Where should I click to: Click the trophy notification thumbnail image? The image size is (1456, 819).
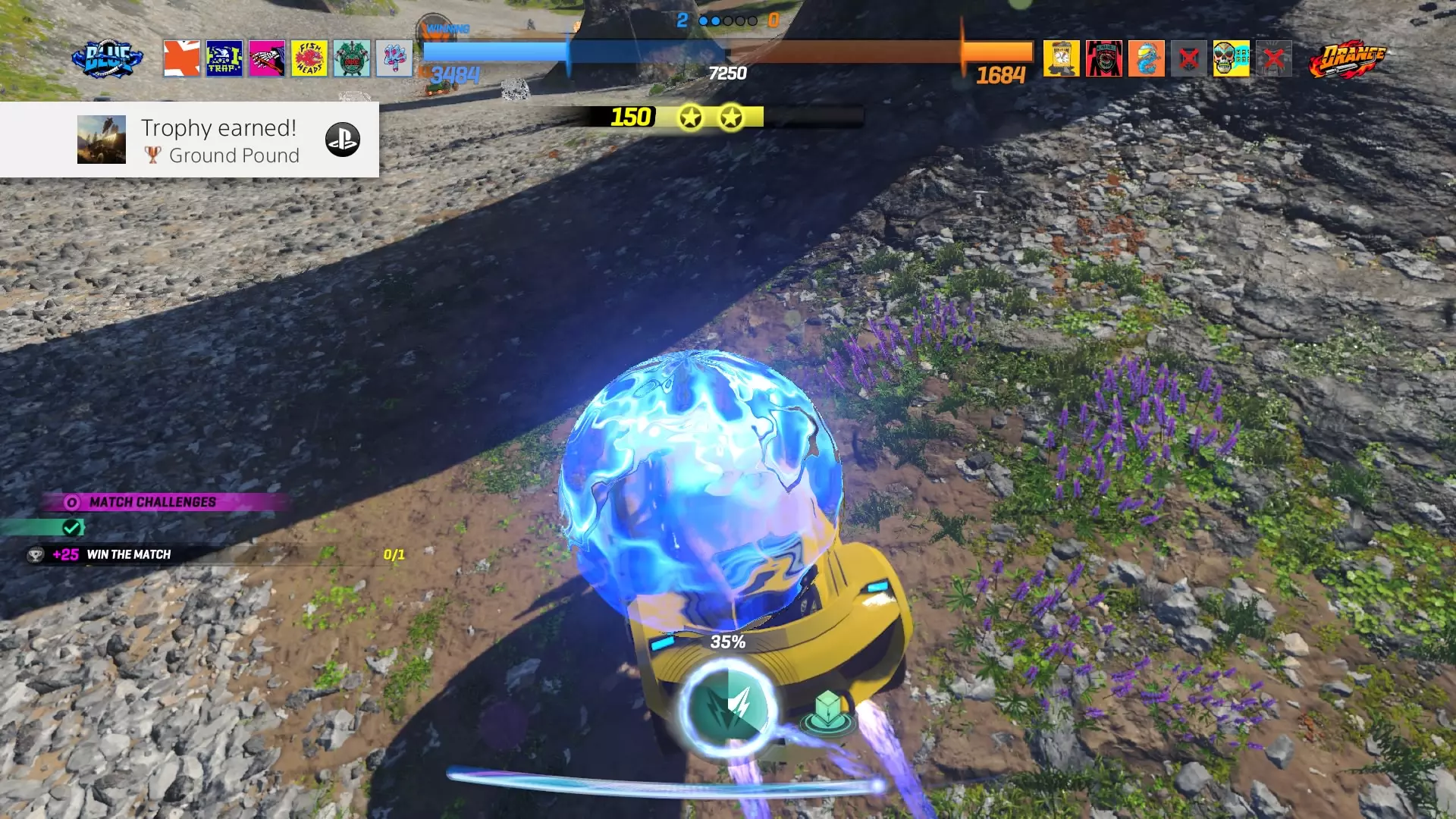tap(102, 140)
